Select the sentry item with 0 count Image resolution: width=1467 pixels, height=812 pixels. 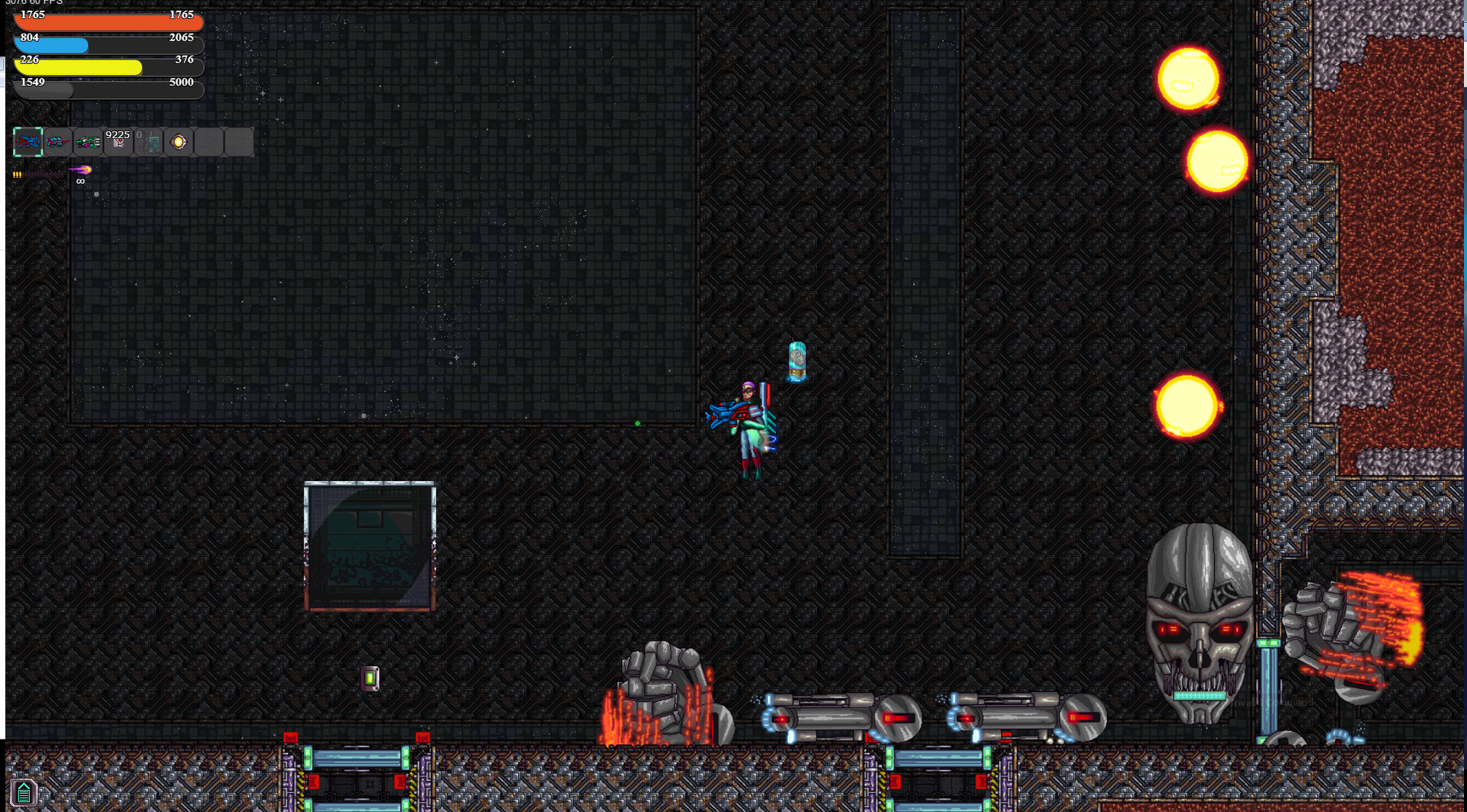coord(148,142)
